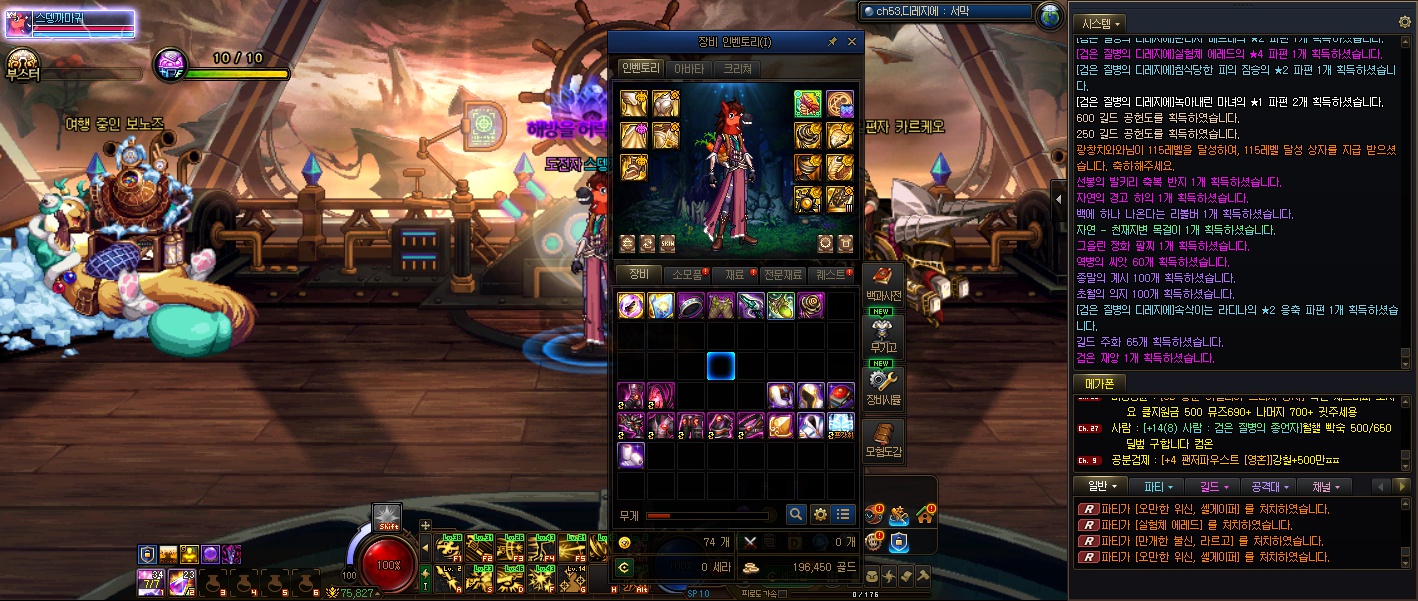
Task: Open the 무기고 armory button
Action: 883,337
